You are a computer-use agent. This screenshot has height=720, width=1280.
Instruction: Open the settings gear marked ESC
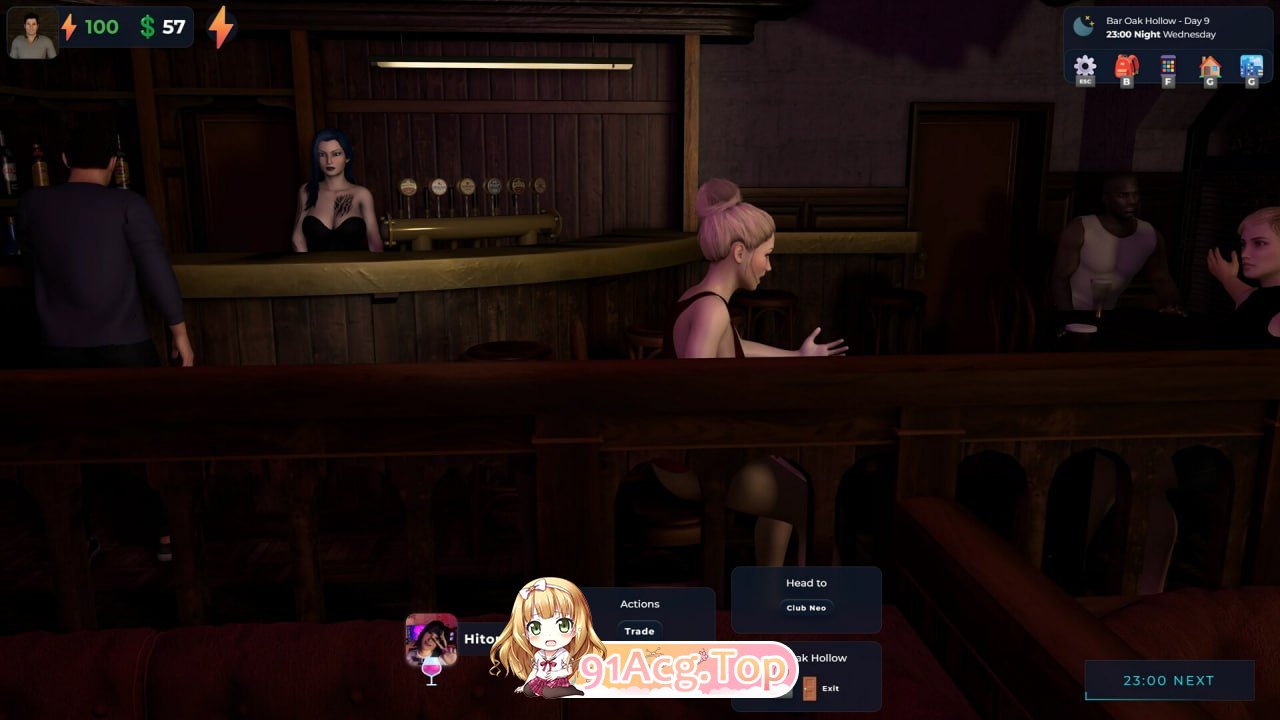(1085, 66)
